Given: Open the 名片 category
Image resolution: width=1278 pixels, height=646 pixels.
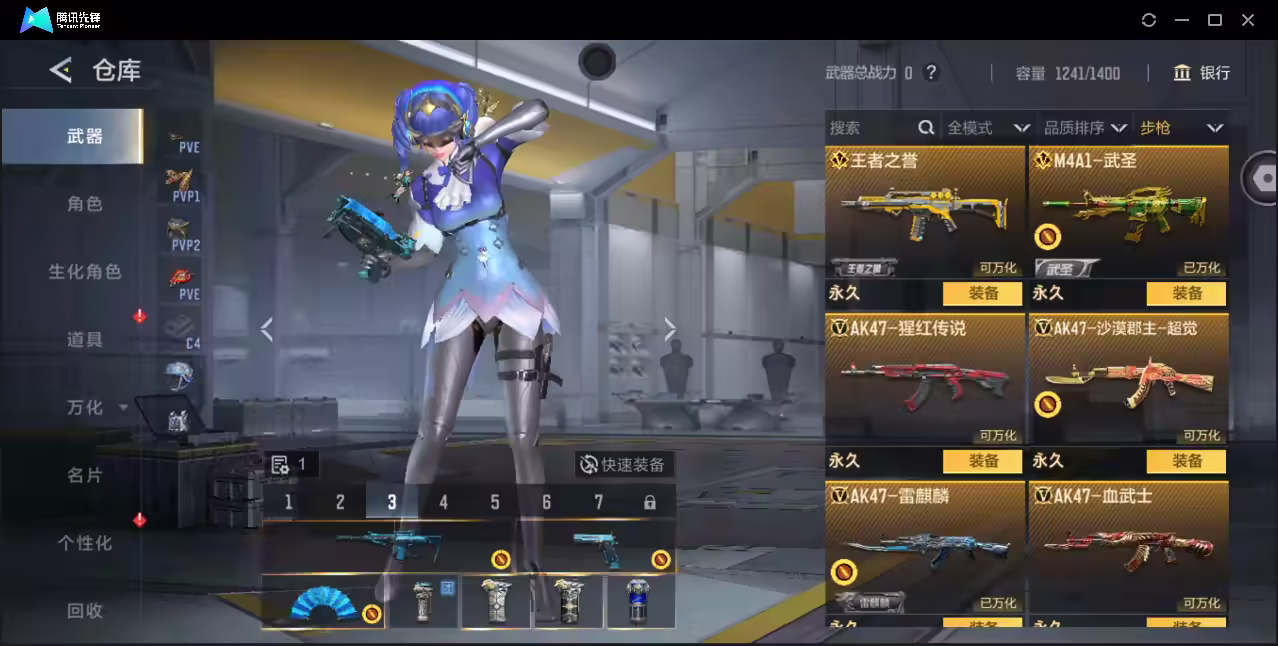Looking at the screenshot, I should [x=85, y=476].
